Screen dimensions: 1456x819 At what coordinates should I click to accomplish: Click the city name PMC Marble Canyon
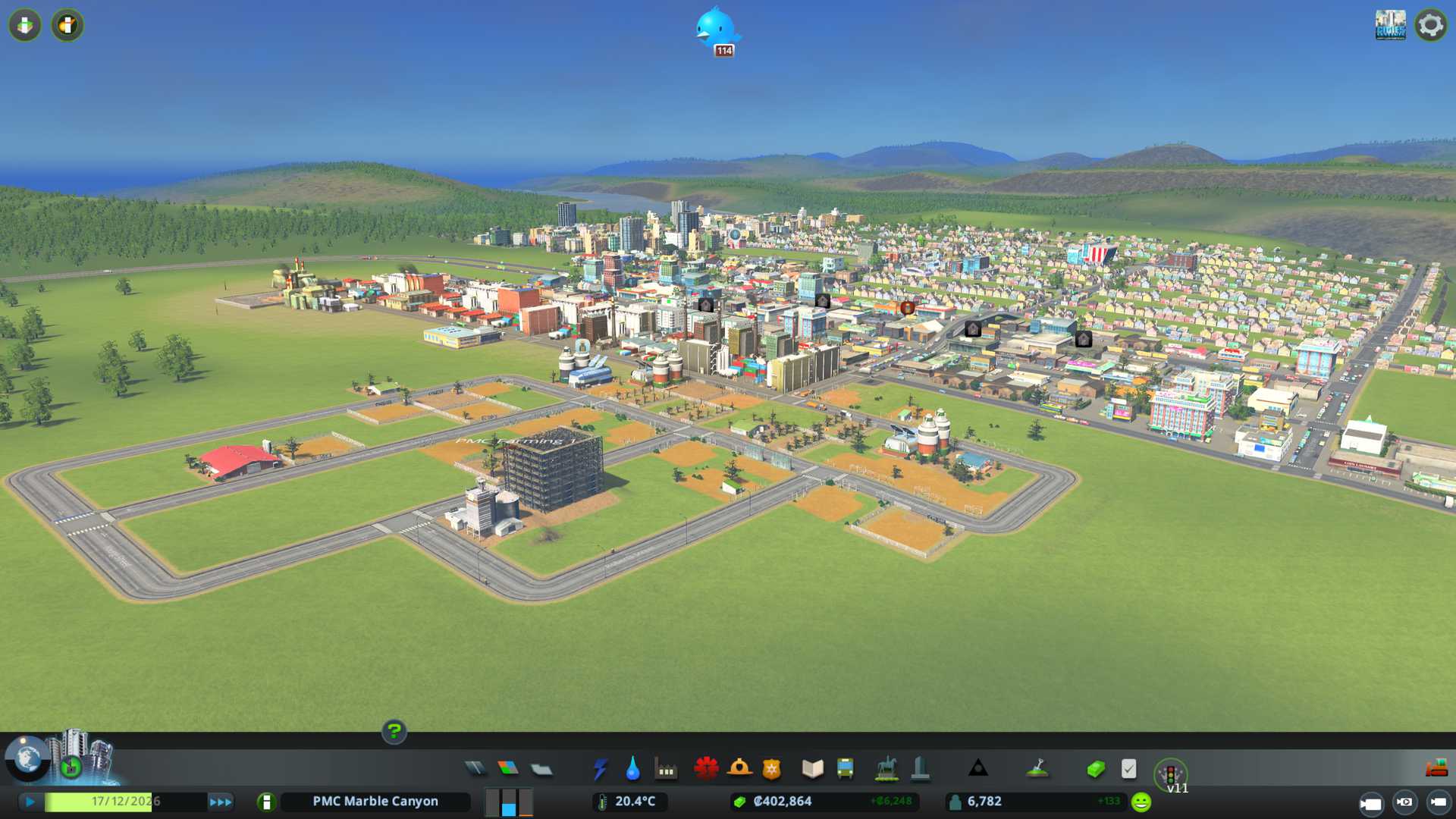[x=375, y=802]
